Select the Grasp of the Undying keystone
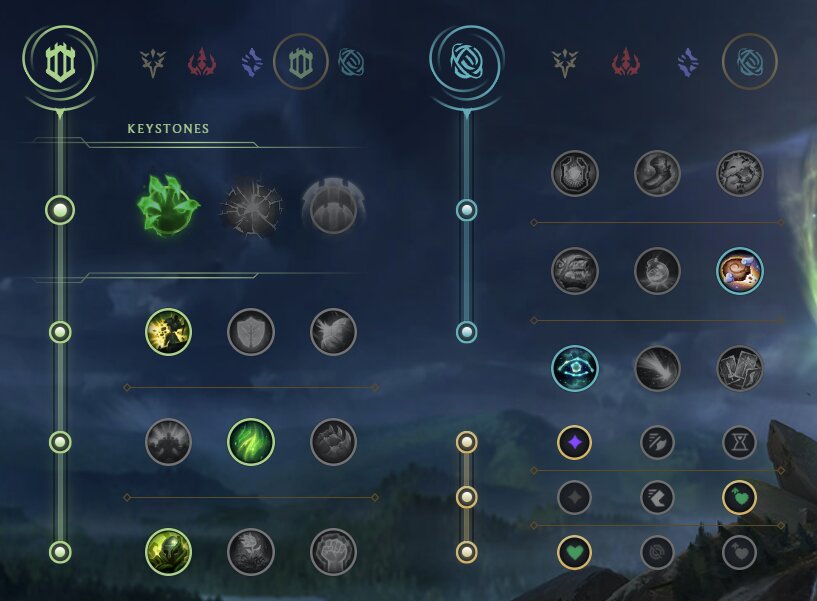Screen dimensions: 817x601 (167, 207)
